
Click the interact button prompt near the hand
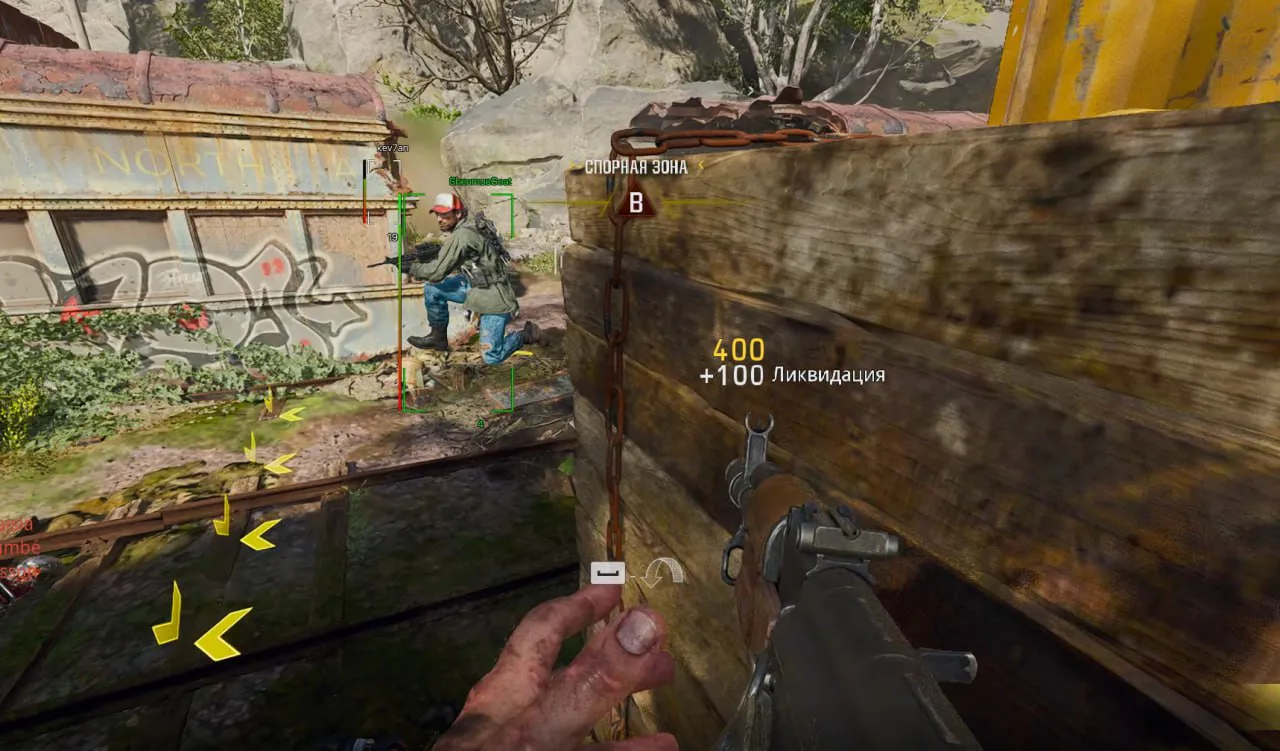(x=608, y=572)
